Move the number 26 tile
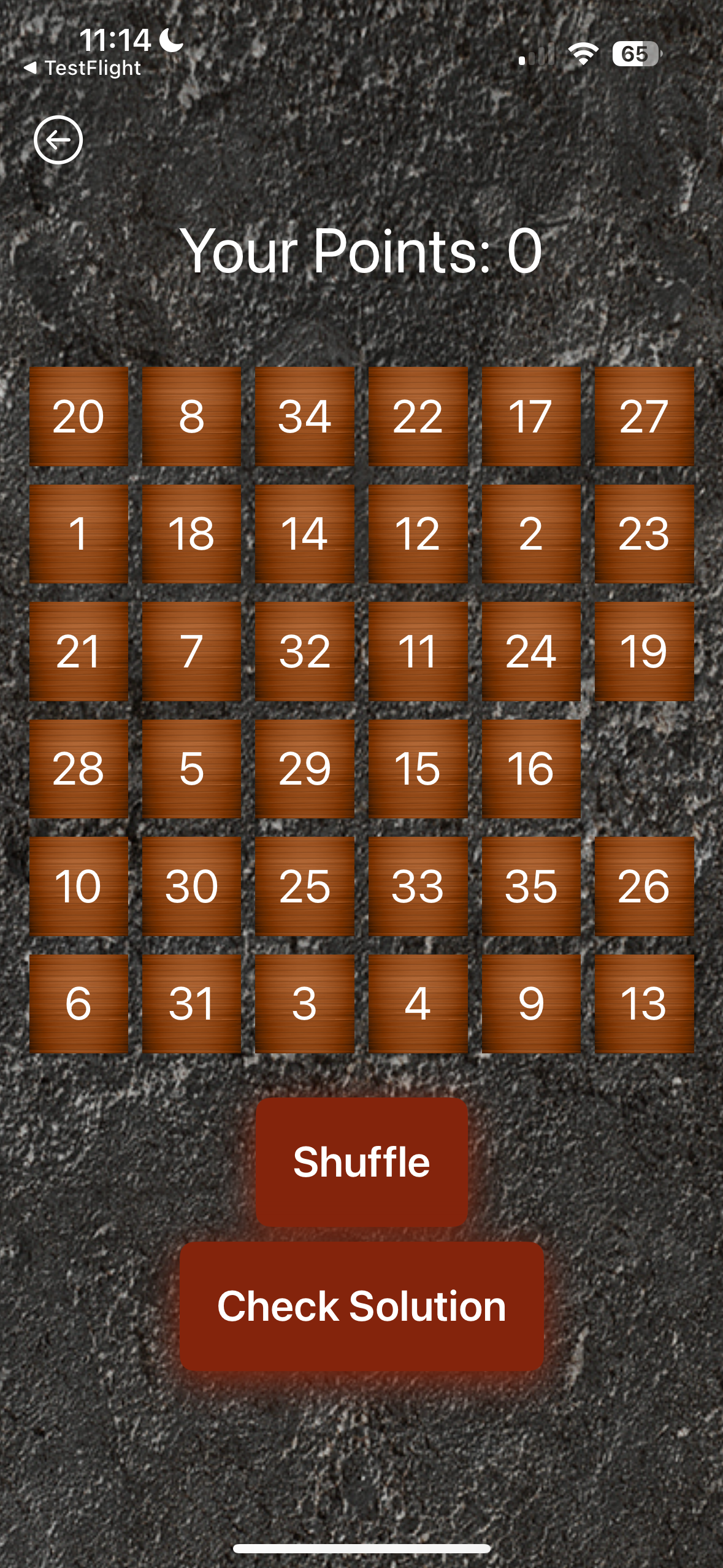The width and height of the screenshot is (723, 1568). (644, 886)
